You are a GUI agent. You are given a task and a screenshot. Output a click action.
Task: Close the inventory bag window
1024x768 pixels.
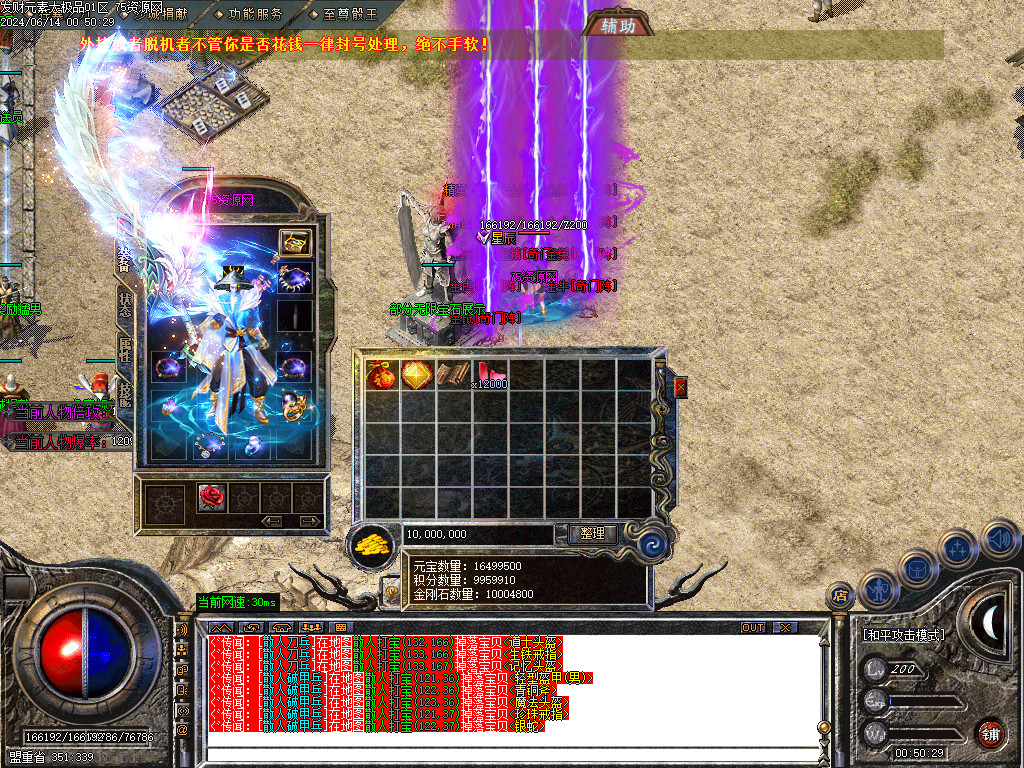(x=681, y=387)
